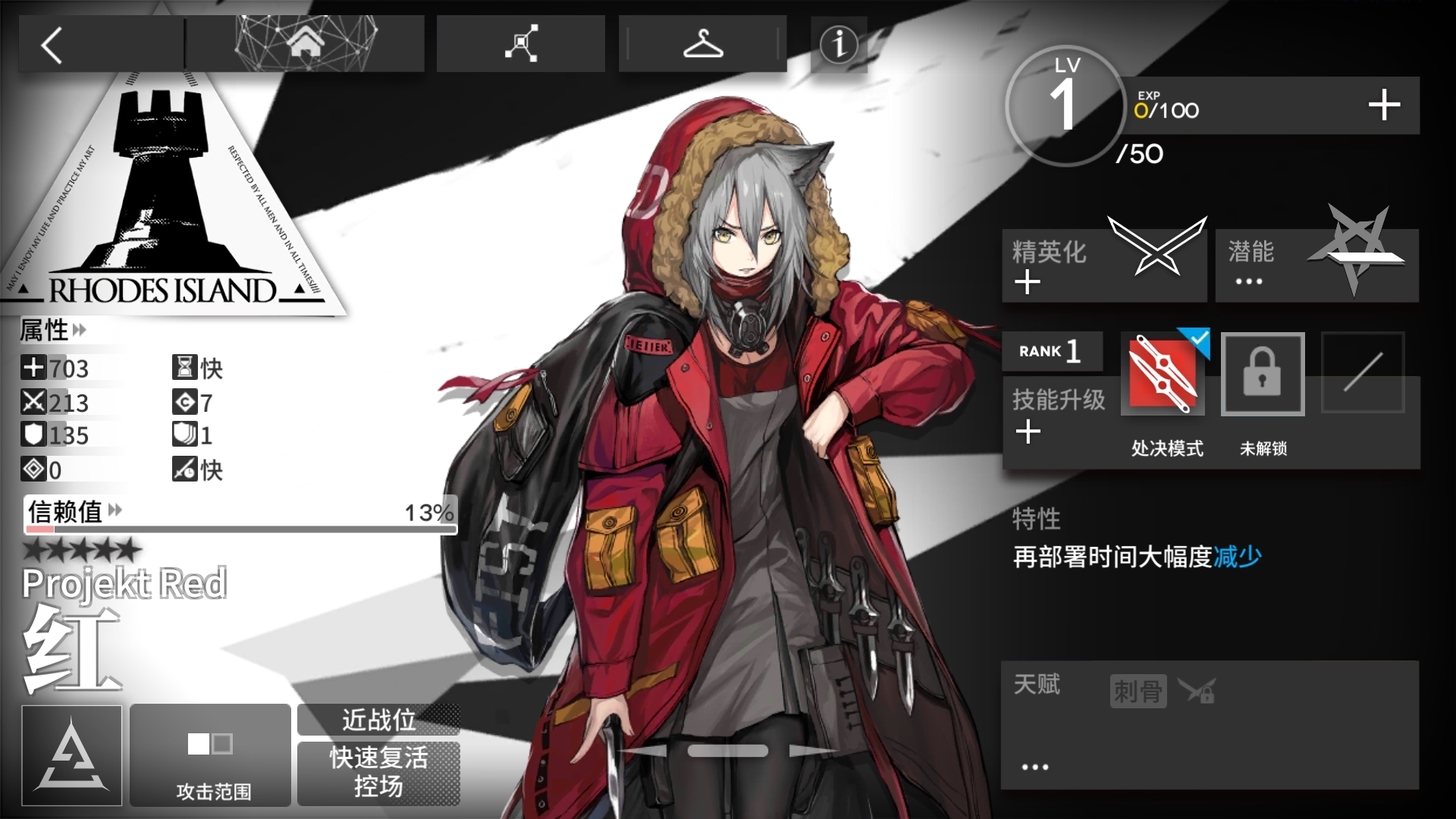The height and width of the screenshot is (819, 1456).
Task: Expand the 天赋 talent ellipsis
Action: [x=1037, y=766]
